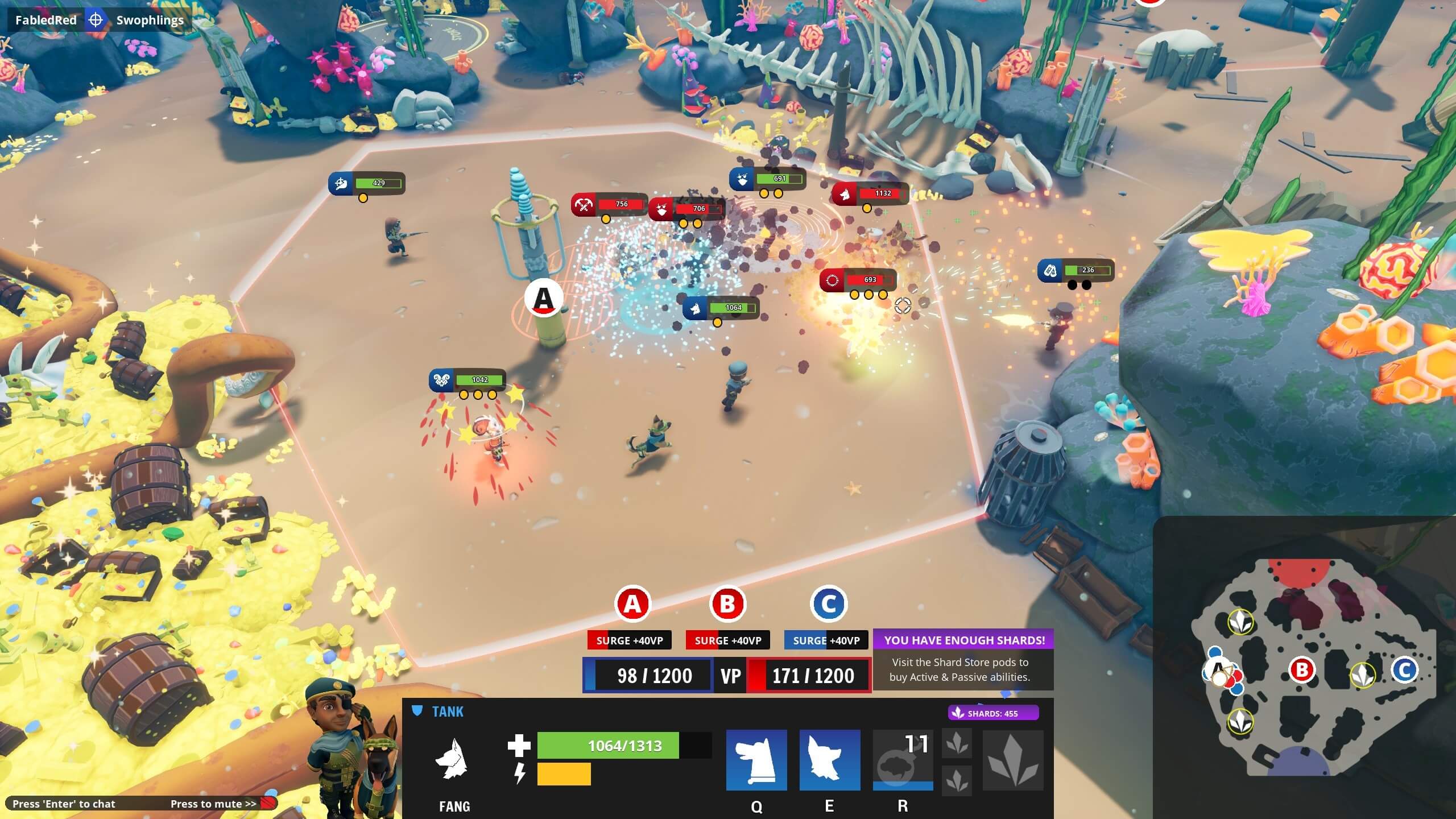The image size is (1456, 819).
Task: Select the R ability on cooldown
Action: click(x=903, y=760)
